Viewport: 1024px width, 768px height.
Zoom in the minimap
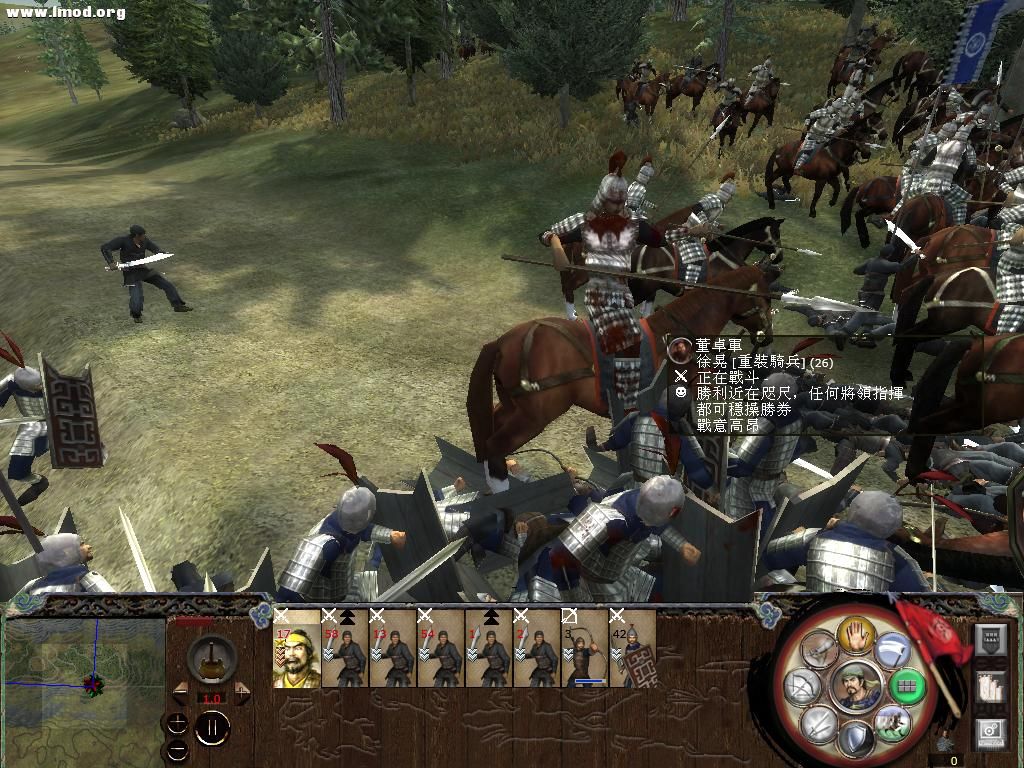[177, 722]
